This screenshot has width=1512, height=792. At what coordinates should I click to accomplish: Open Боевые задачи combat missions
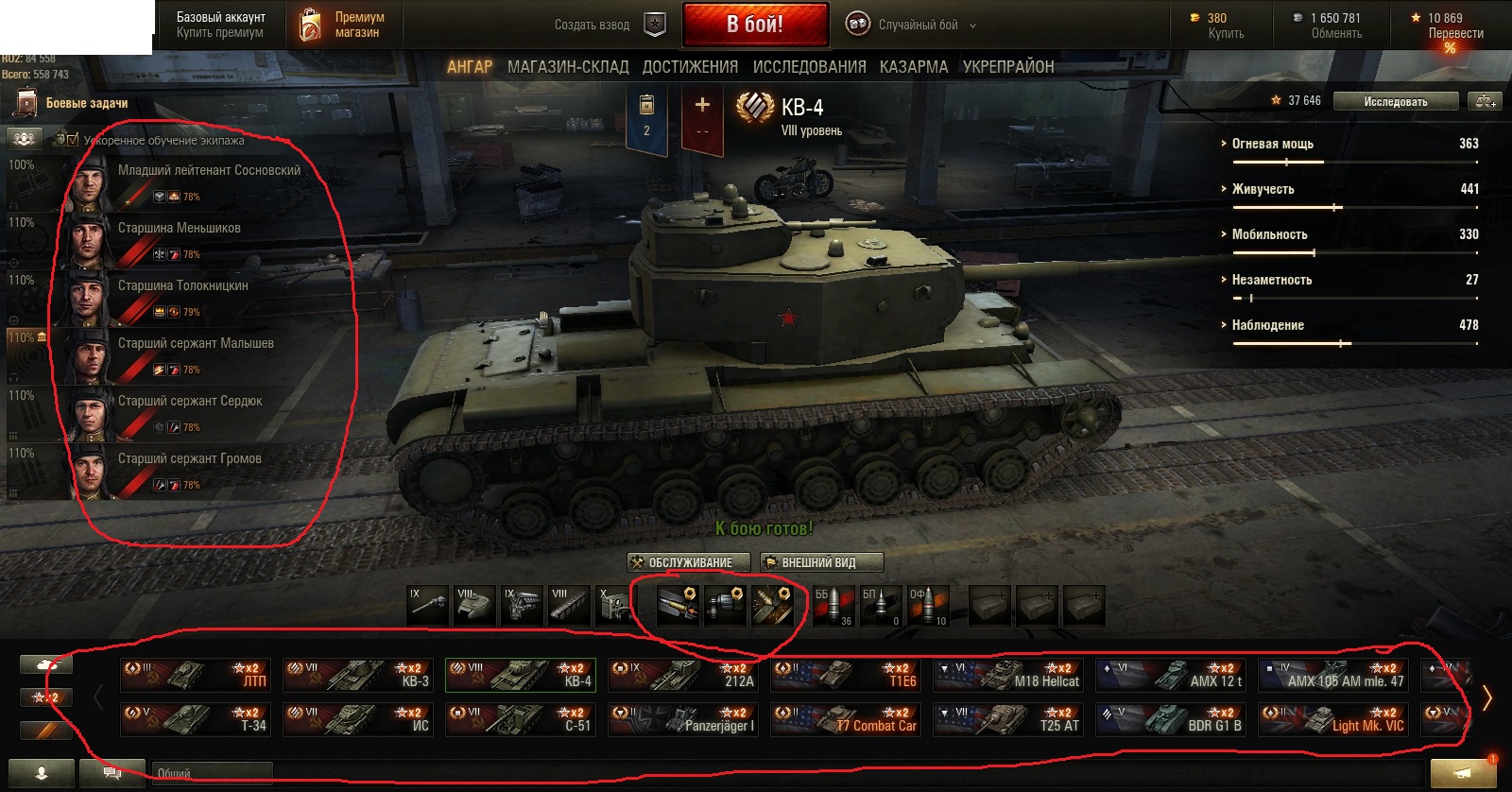(x=85, y=103)
